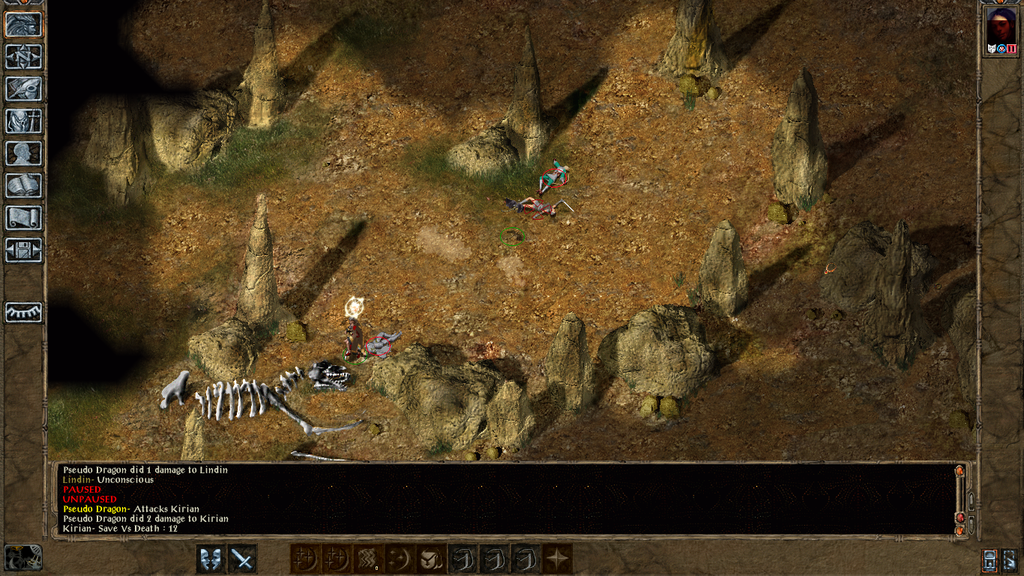The image size is (1024, 576).
Task: Rest the party with the closed-eye button
Action: point(23,312)
